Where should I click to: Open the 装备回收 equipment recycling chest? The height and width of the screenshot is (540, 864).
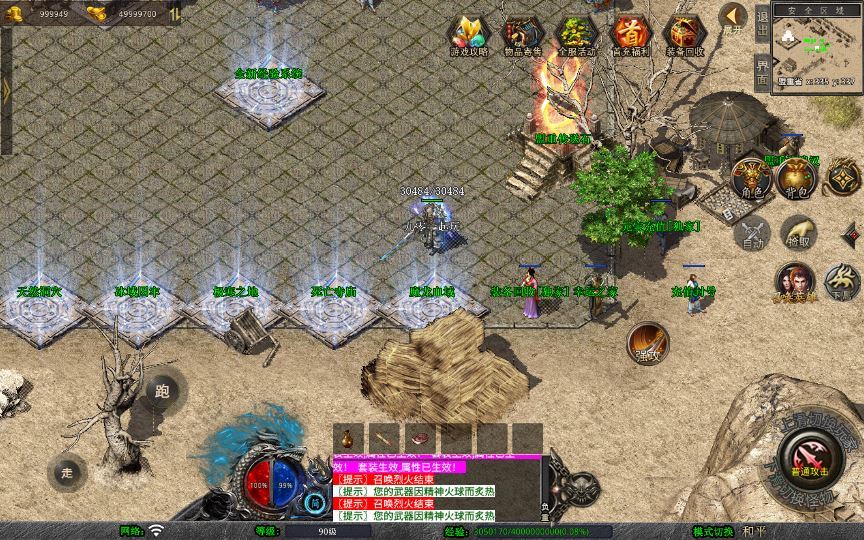pos(685,35)
